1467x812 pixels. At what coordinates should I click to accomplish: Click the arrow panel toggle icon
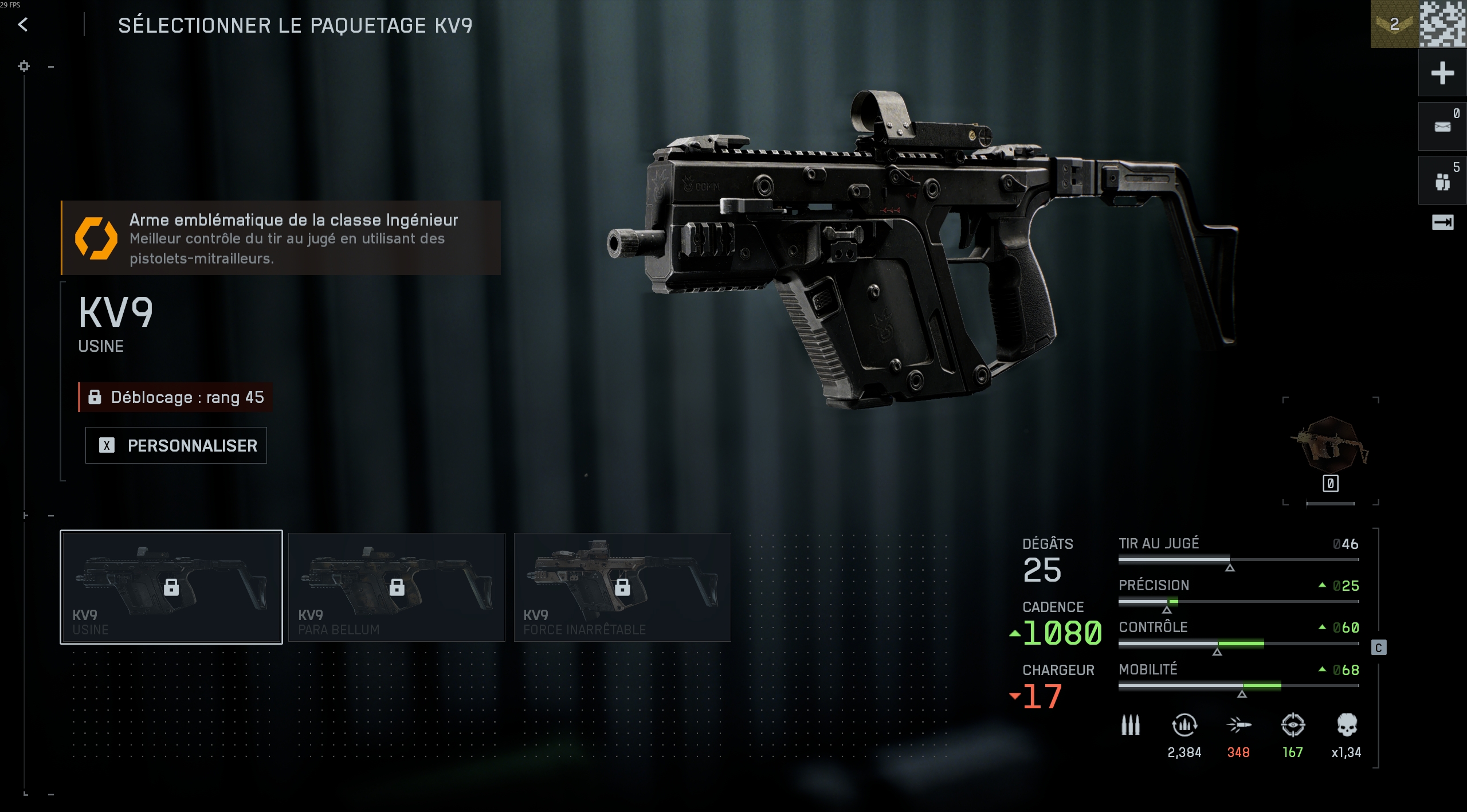(x=1442, y=222)
